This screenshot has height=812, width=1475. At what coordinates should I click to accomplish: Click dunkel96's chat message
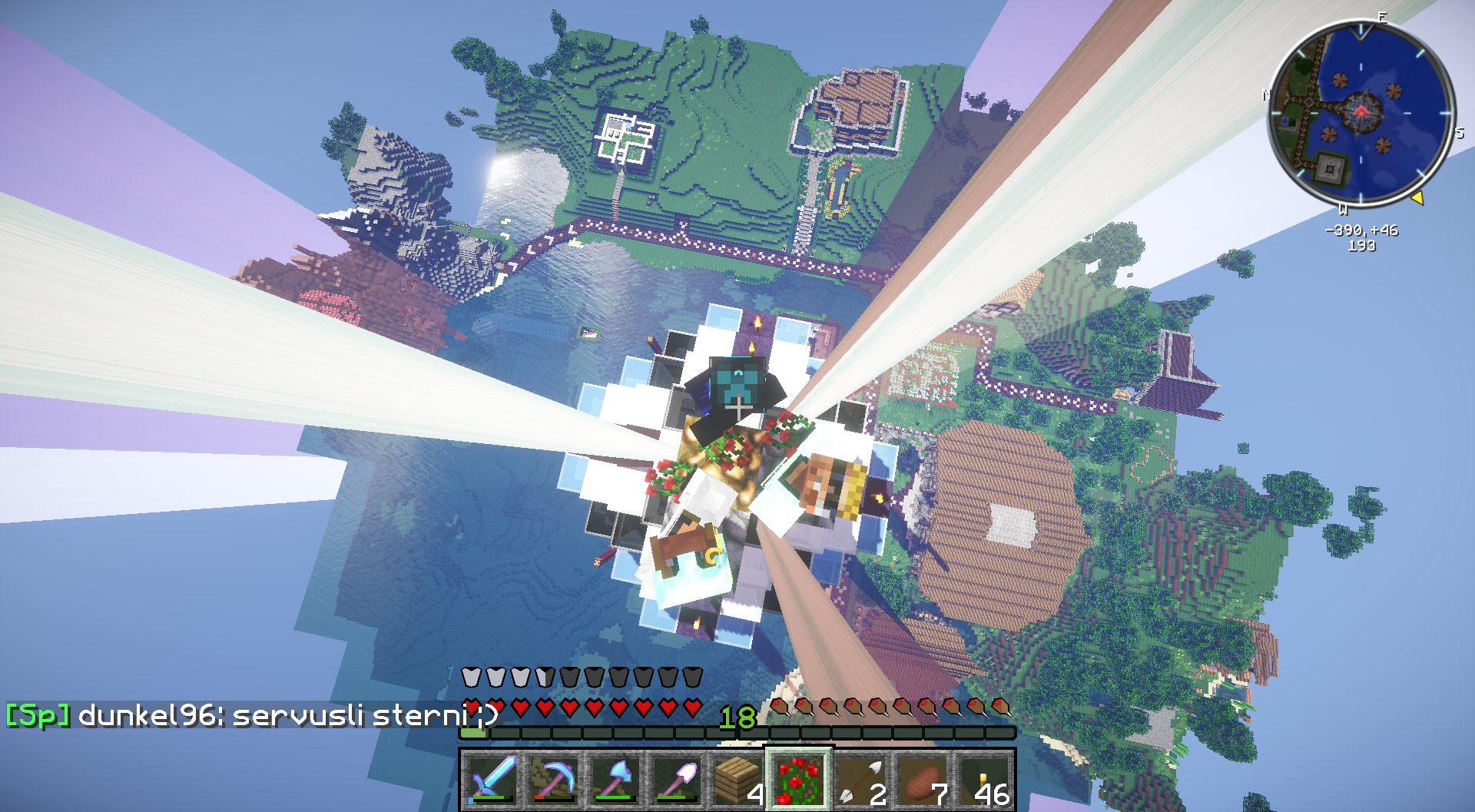[x=254, y=716]
